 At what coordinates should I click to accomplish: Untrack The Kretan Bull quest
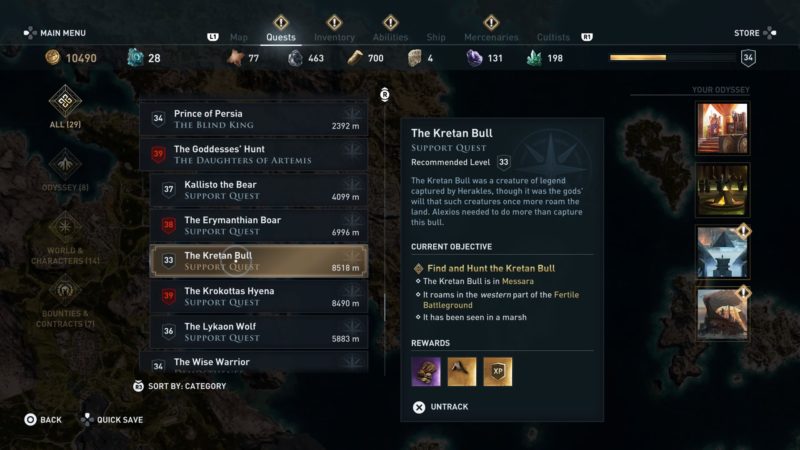click(440, 407)
